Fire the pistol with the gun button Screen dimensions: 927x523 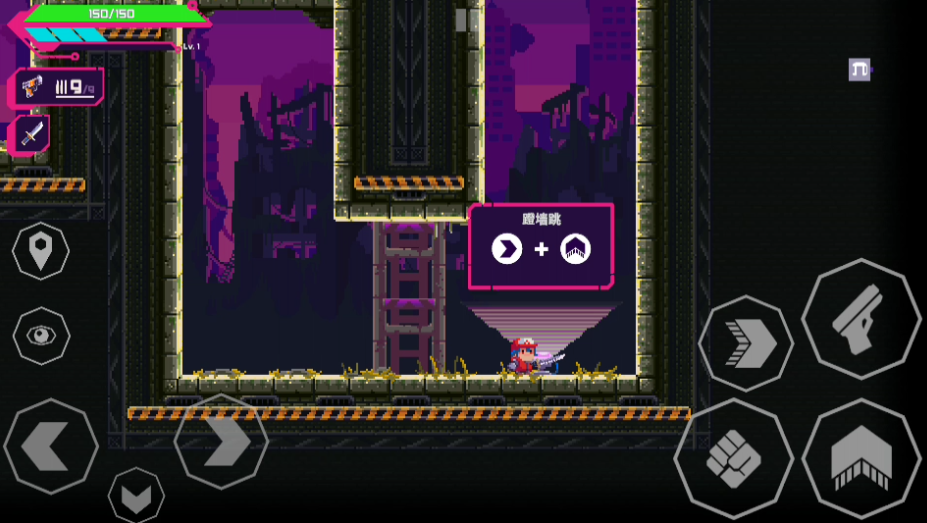[860, 319]
